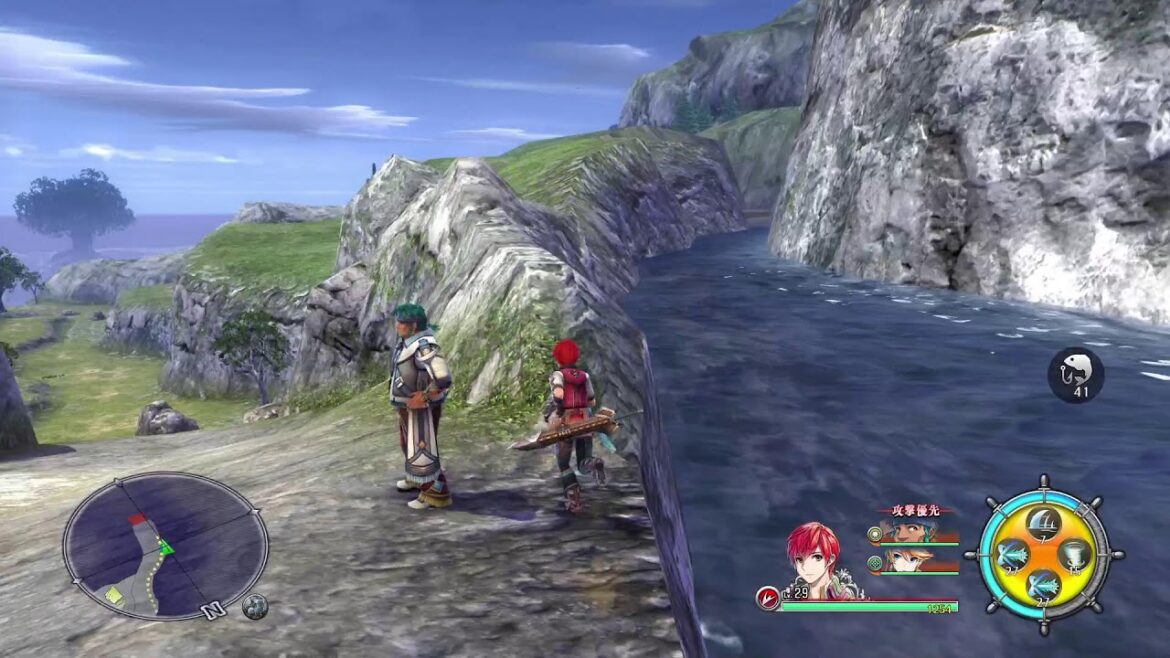The height and width of the screenshot is (658, 1170).
Task: Toggle the 攻撃優先 party tactic label
Action: [x=915, y=510]
